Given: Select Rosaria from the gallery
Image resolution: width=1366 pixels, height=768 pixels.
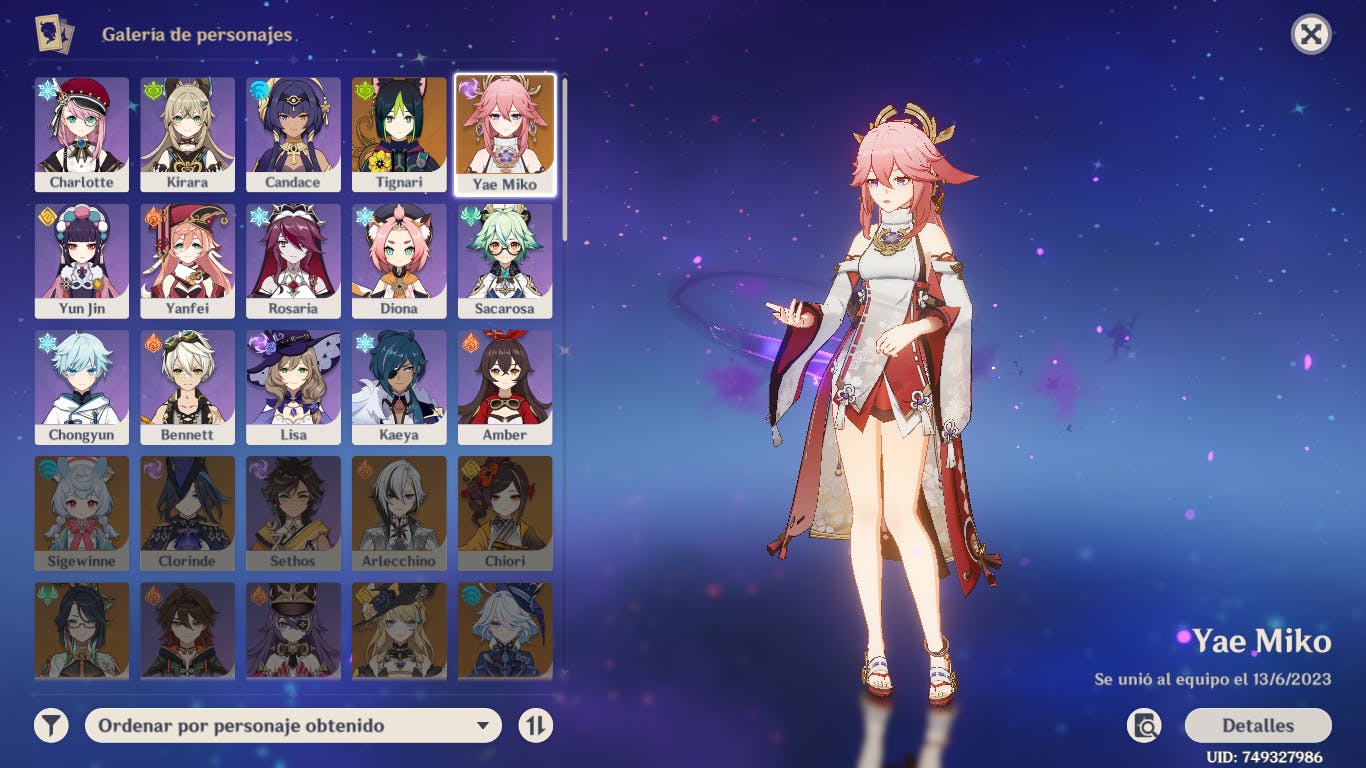Looking at the screenshot, I should click(293, 261).
